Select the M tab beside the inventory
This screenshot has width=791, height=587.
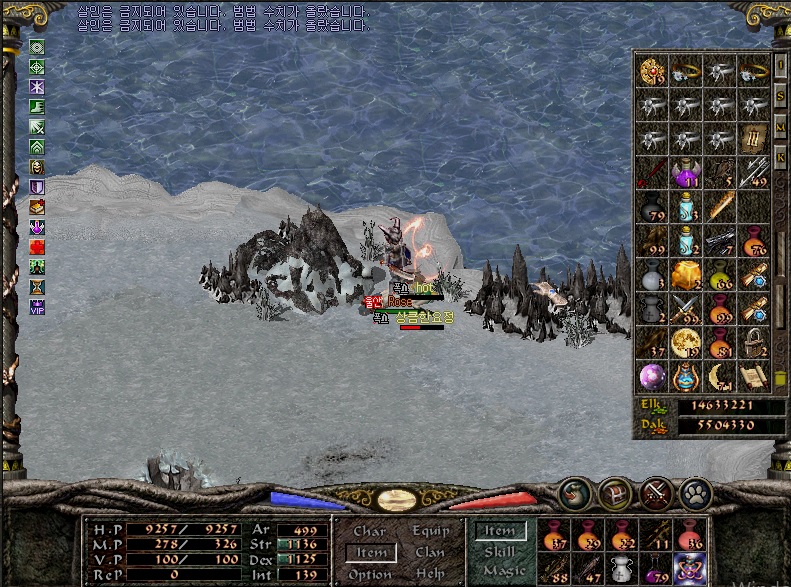pyautogui.click(x=780, y=127)
